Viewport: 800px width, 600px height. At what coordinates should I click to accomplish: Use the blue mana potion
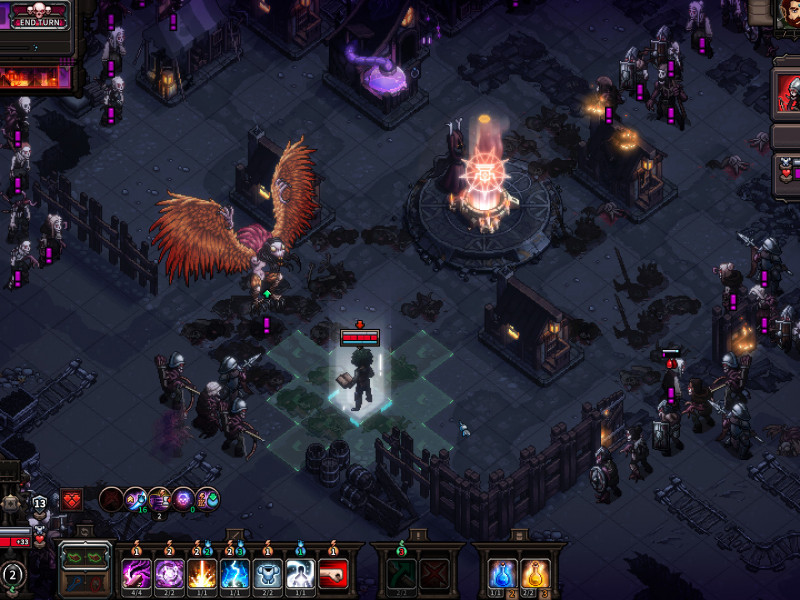point(503,573)
